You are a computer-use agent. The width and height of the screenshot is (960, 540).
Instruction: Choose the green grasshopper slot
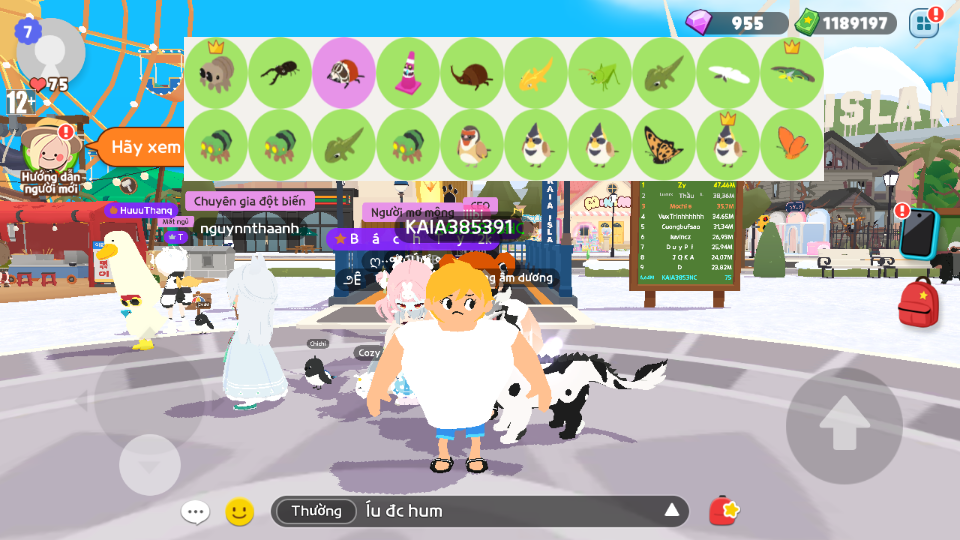coord(600,73)
